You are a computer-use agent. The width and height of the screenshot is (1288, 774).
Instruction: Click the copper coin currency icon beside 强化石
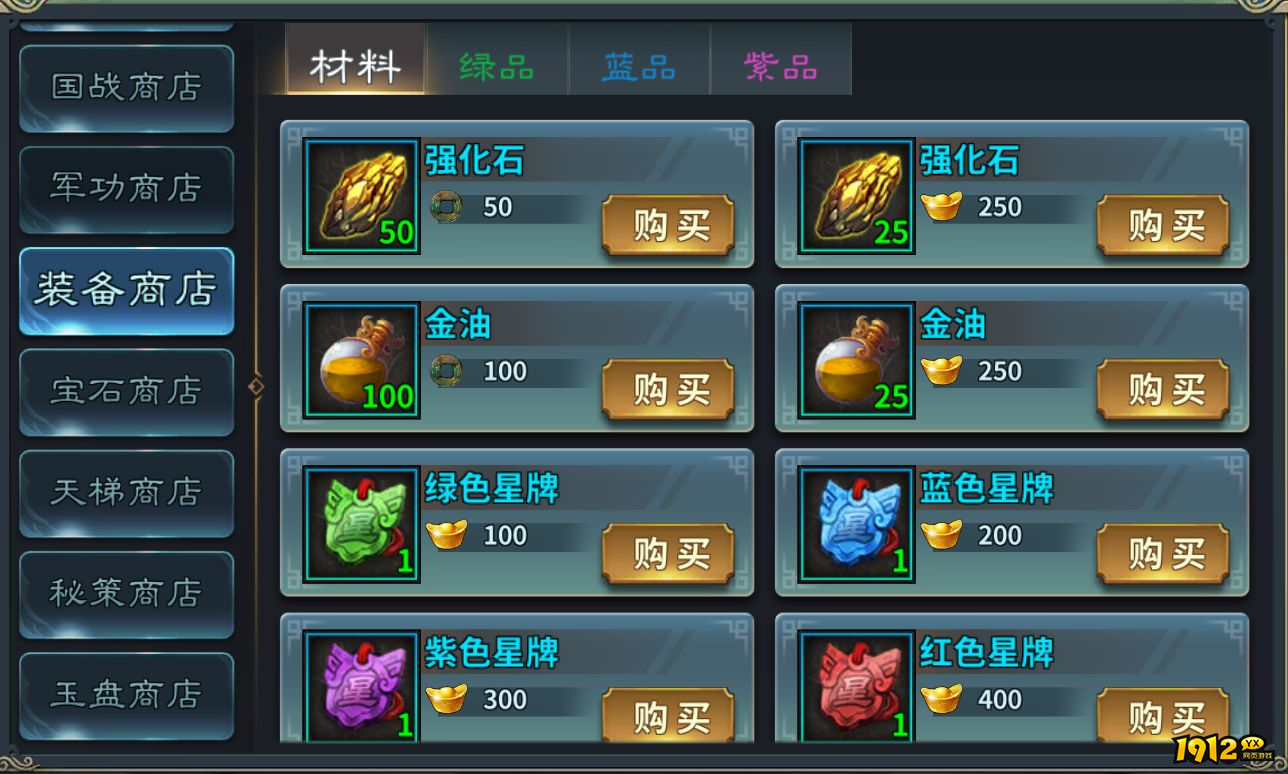point(444,208)
